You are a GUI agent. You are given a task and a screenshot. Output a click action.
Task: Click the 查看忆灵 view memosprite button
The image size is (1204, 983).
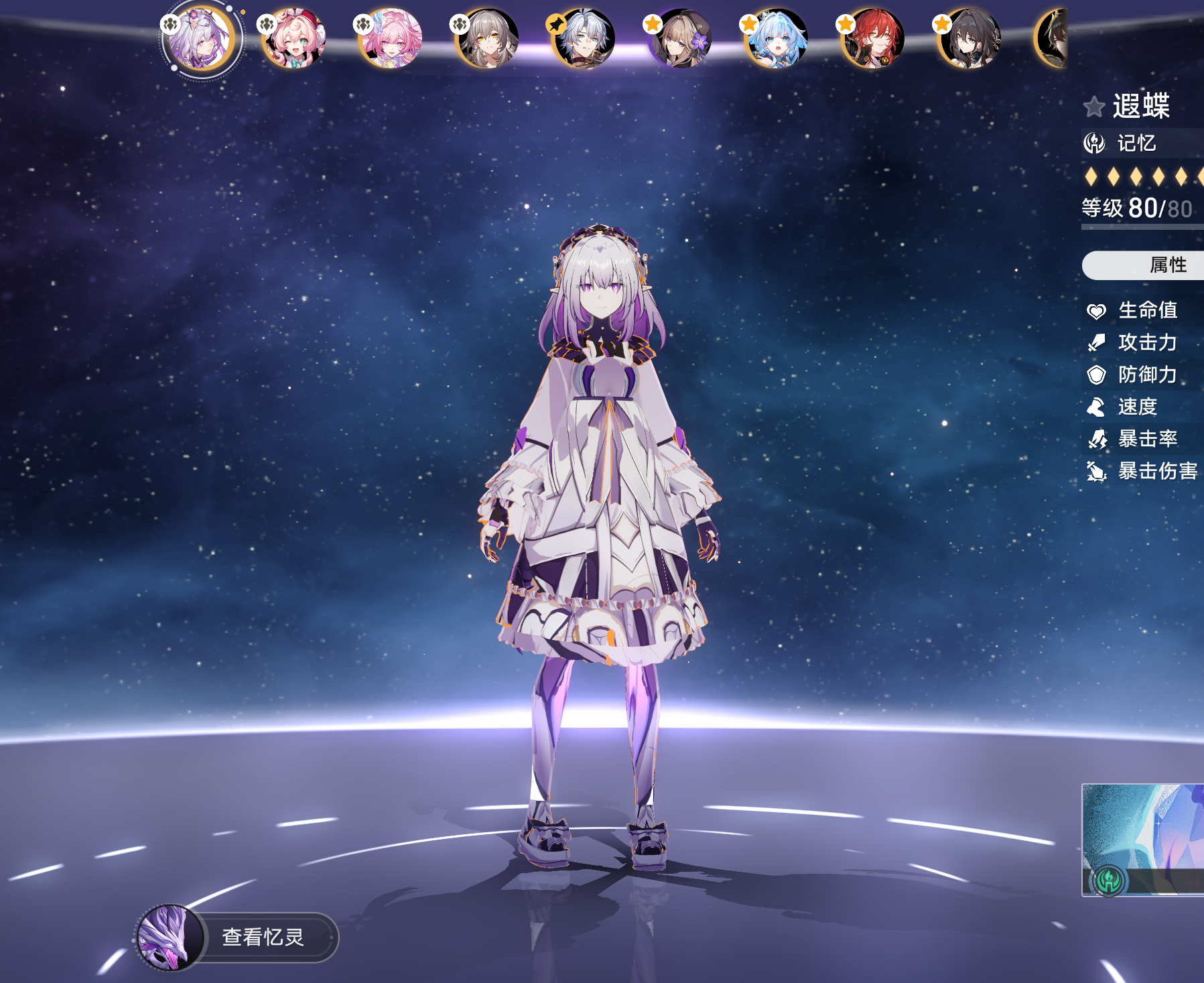click(x=262, y=937)
